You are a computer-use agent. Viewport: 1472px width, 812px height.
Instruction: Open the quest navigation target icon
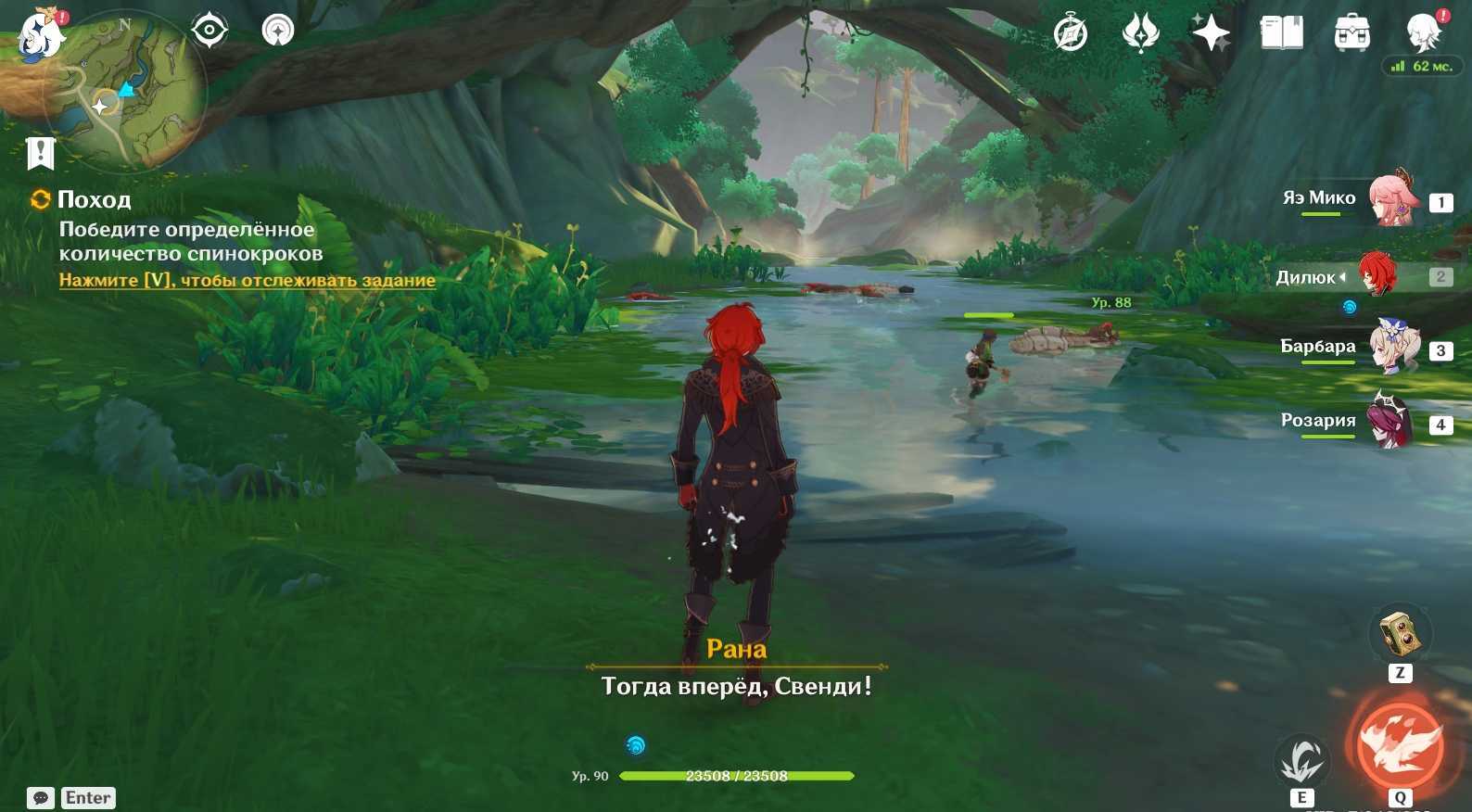[x=209, y=31]
